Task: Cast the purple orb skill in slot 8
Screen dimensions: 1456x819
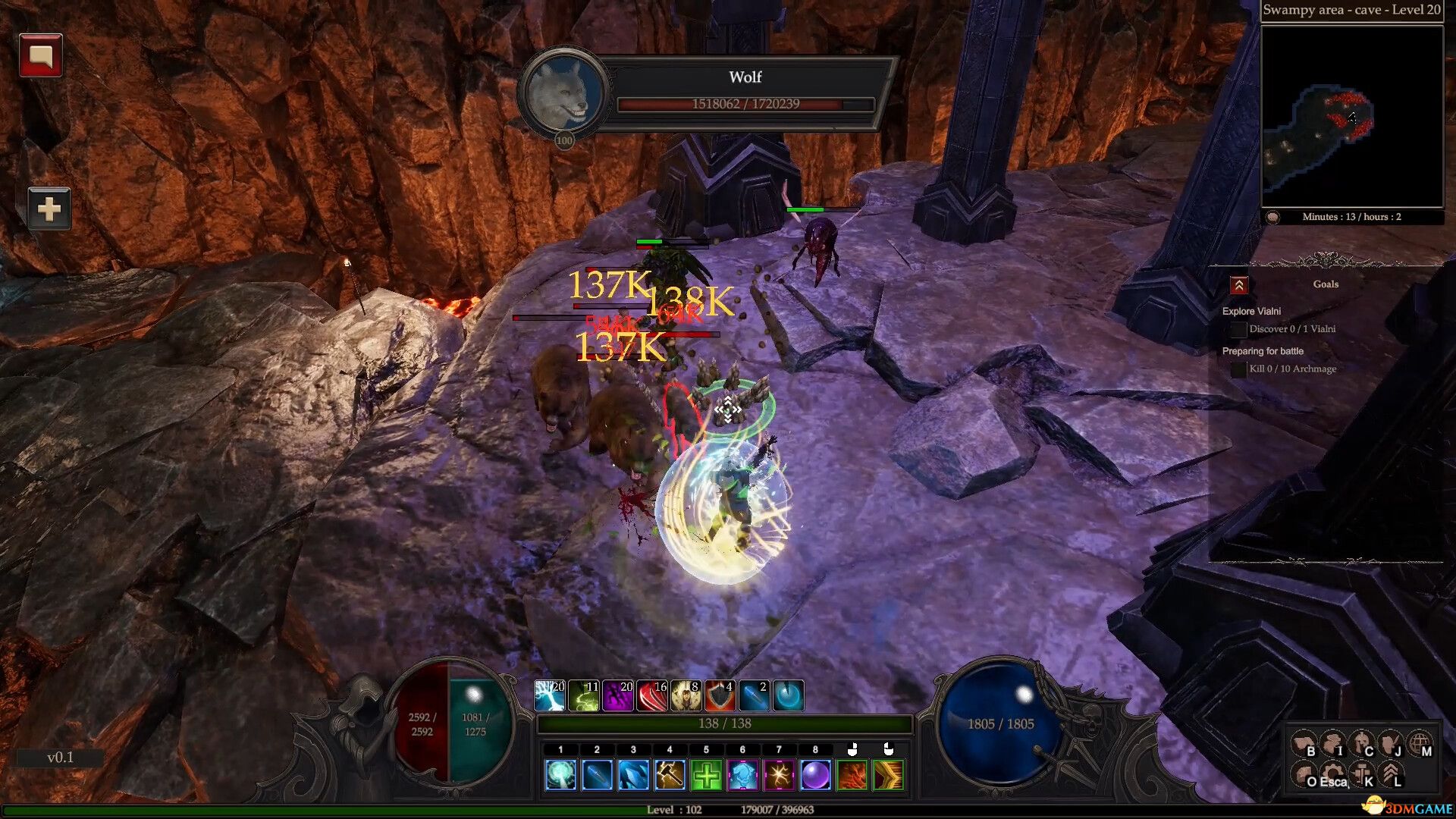Action: point(815,776)
